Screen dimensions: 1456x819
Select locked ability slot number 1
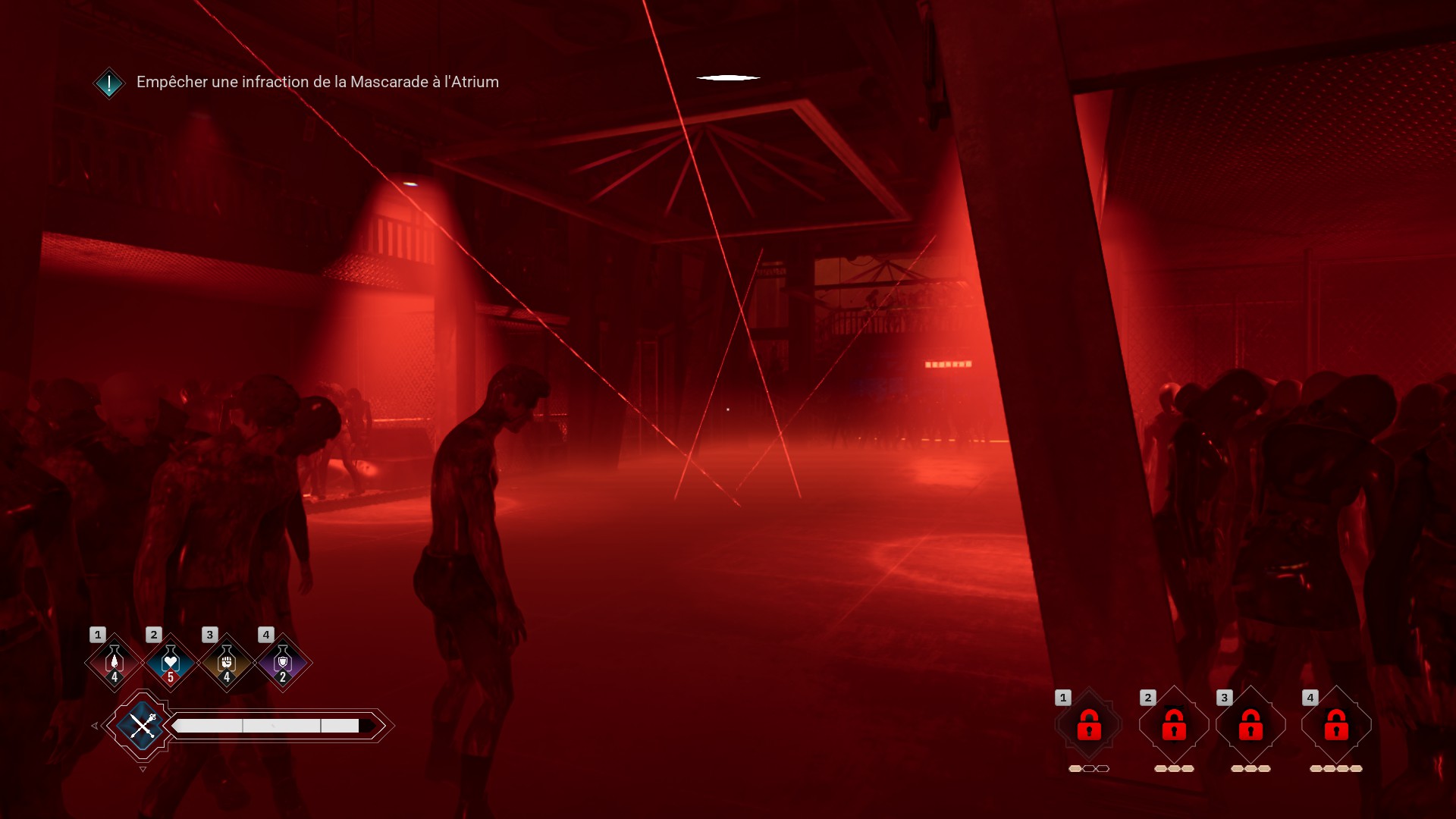tap(1089, 725)
